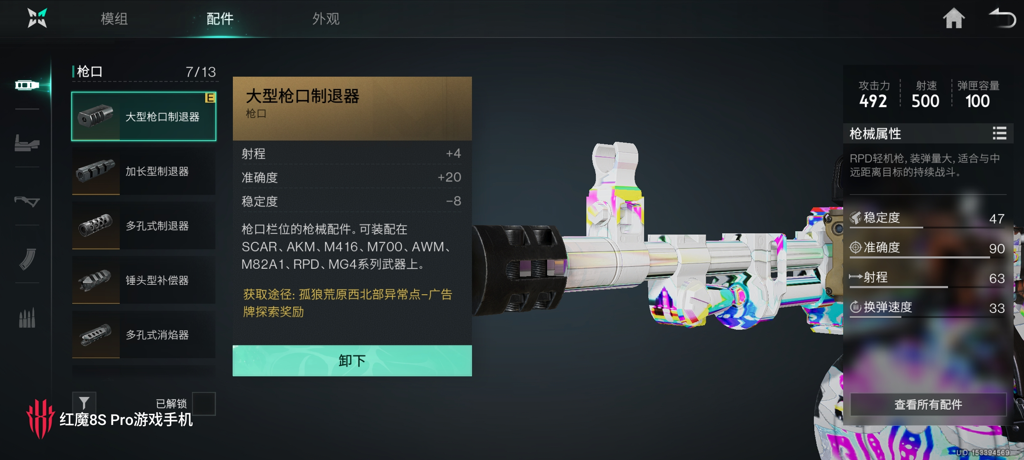Switch to the 模组 tab
This screenshot has width=1024, height=460.
(115, 19)
